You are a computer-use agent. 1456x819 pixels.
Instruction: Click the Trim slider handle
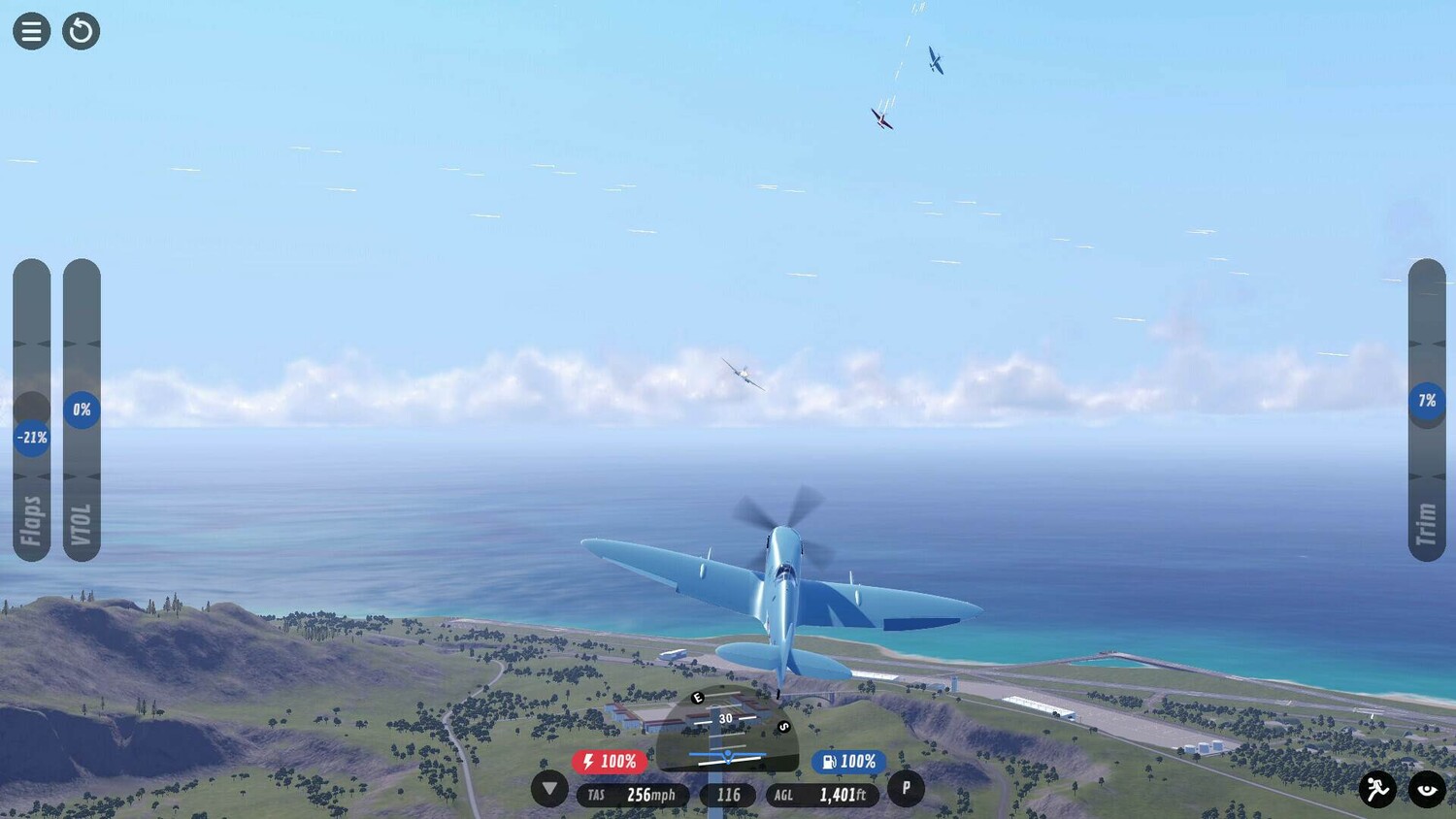(1427, 401)
